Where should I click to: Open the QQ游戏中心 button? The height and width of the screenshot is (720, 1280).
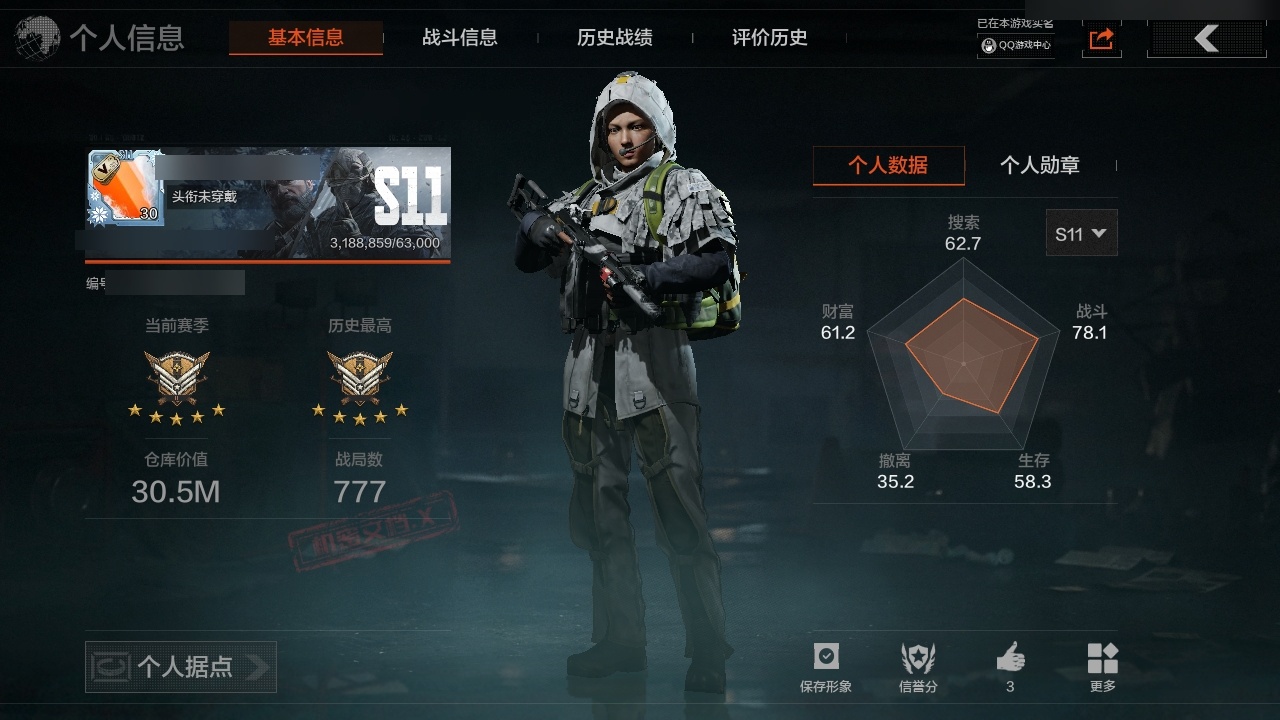pos(1016,45)
